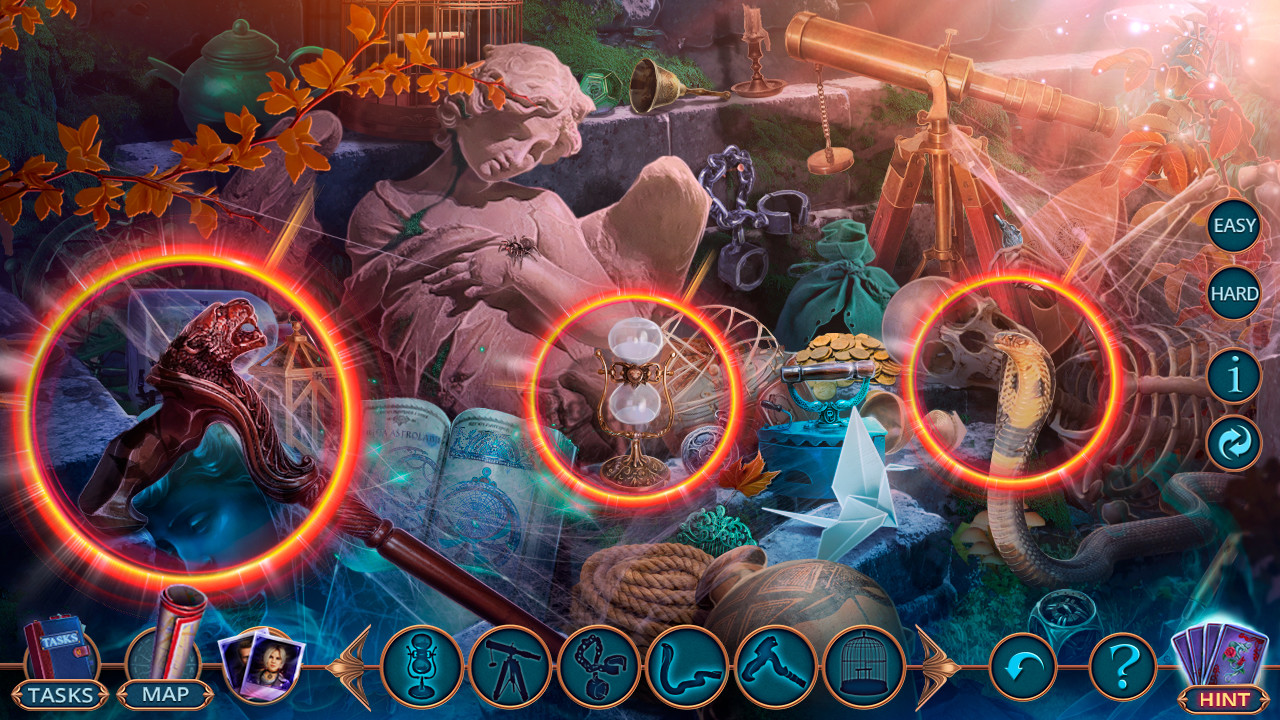
Task: Switch difficulty to EASY mode
Action: (x=1237, y=227)
